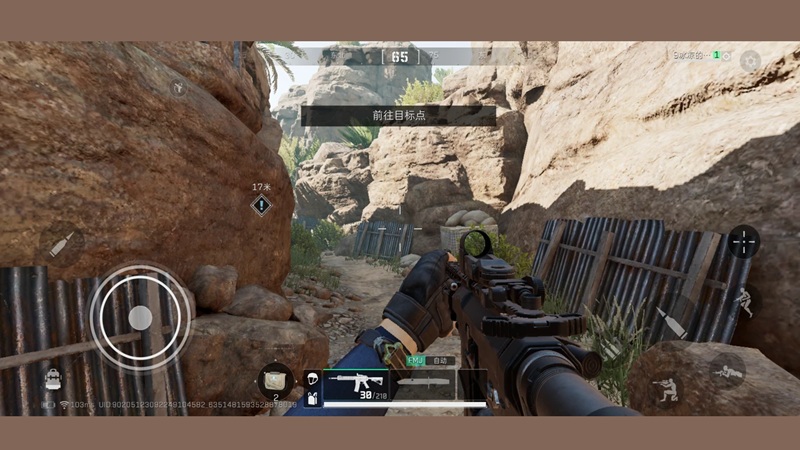Tap the virtual movement joystick

[x=141, y=317]
